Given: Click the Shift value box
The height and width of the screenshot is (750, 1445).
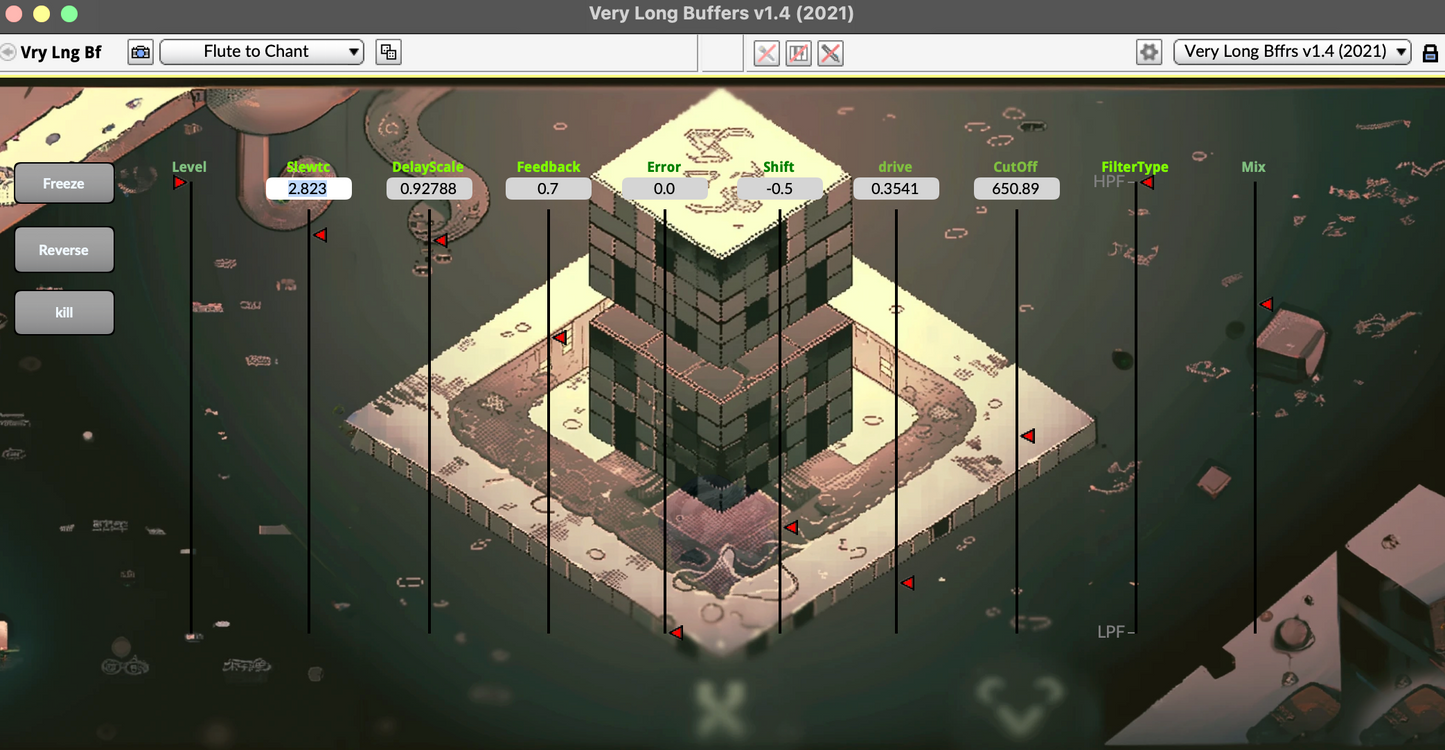Looking at the screenshot, I should (780, 188).
